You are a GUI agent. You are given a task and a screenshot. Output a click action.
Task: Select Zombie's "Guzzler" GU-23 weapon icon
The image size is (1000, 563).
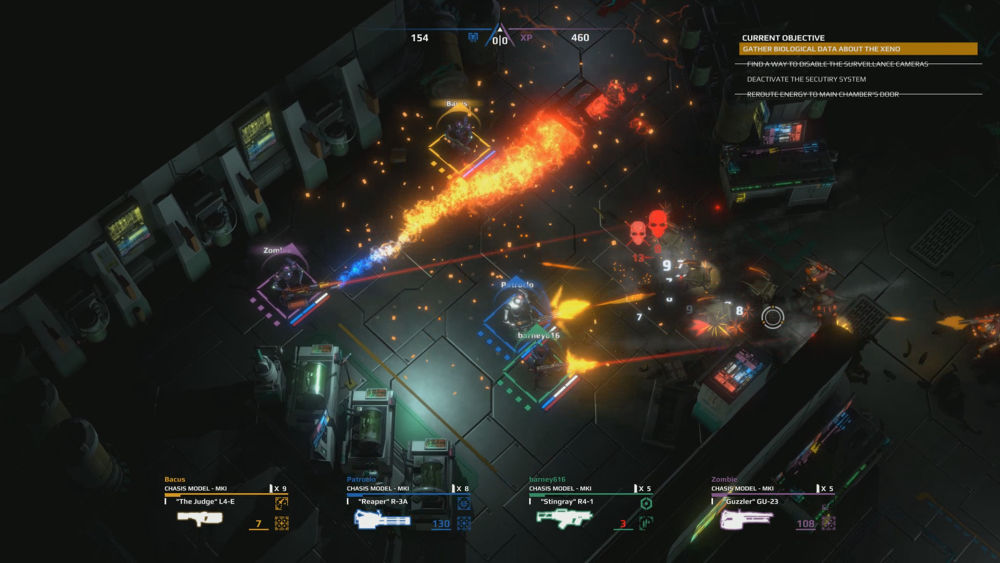point(746,518)
